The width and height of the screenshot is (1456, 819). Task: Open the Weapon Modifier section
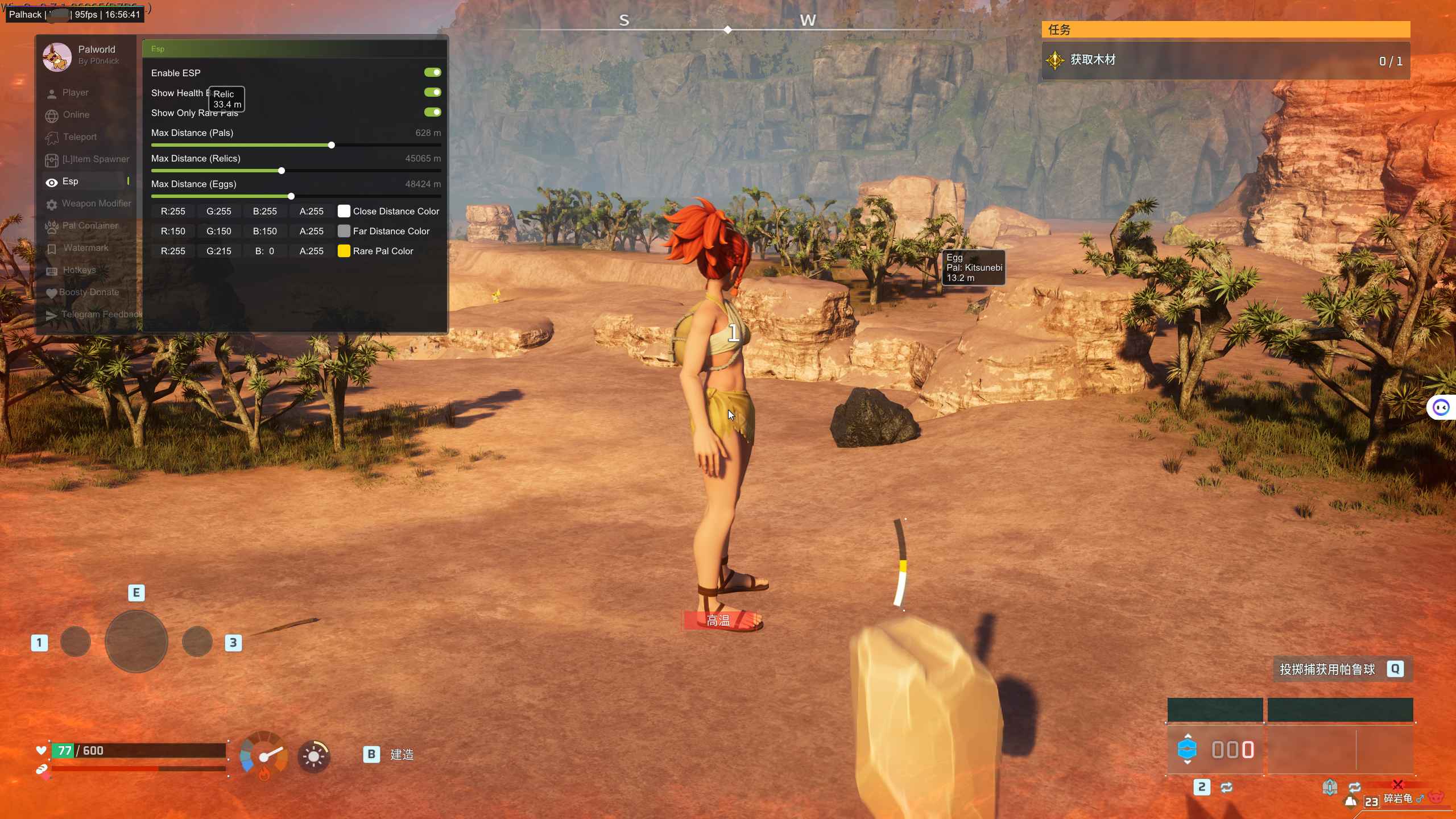pos(96,204)
